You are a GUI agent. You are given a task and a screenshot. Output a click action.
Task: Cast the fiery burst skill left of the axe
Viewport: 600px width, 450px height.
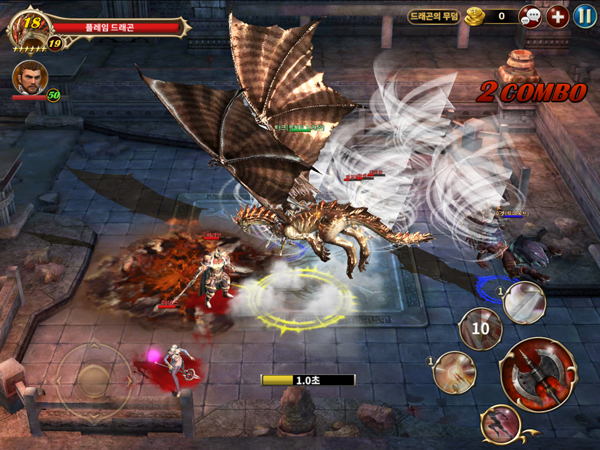[x=456, y=372]
